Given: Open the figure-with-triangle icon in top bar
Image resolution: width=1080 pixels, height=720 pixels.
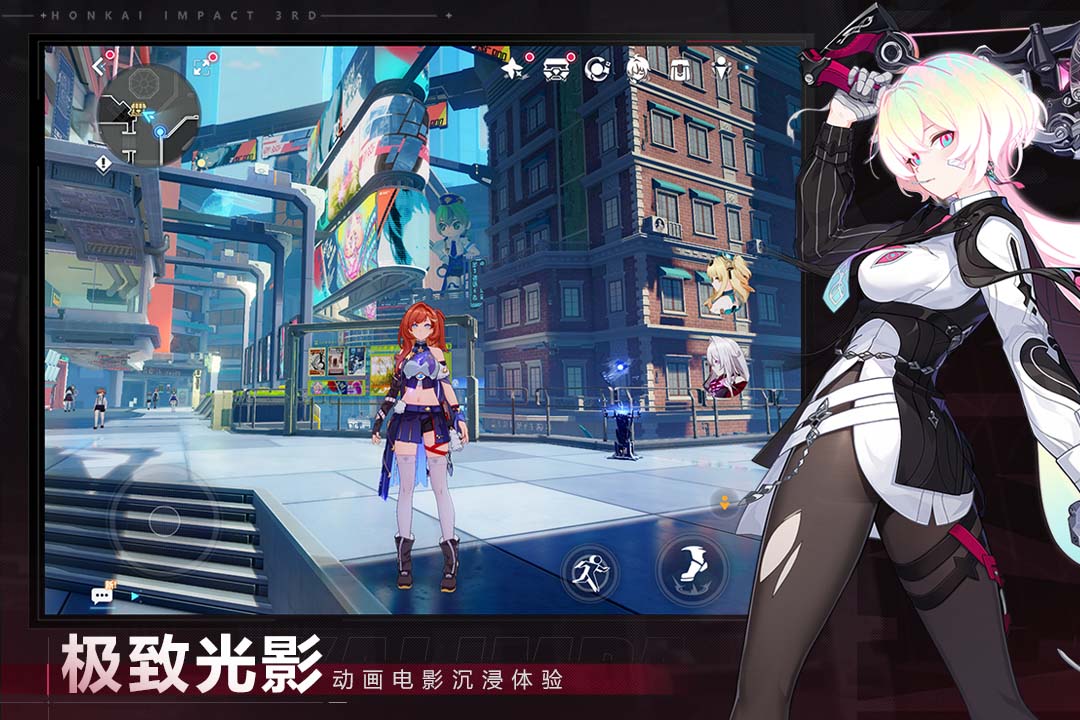Looking at the screenshot, I should [721, 69].
